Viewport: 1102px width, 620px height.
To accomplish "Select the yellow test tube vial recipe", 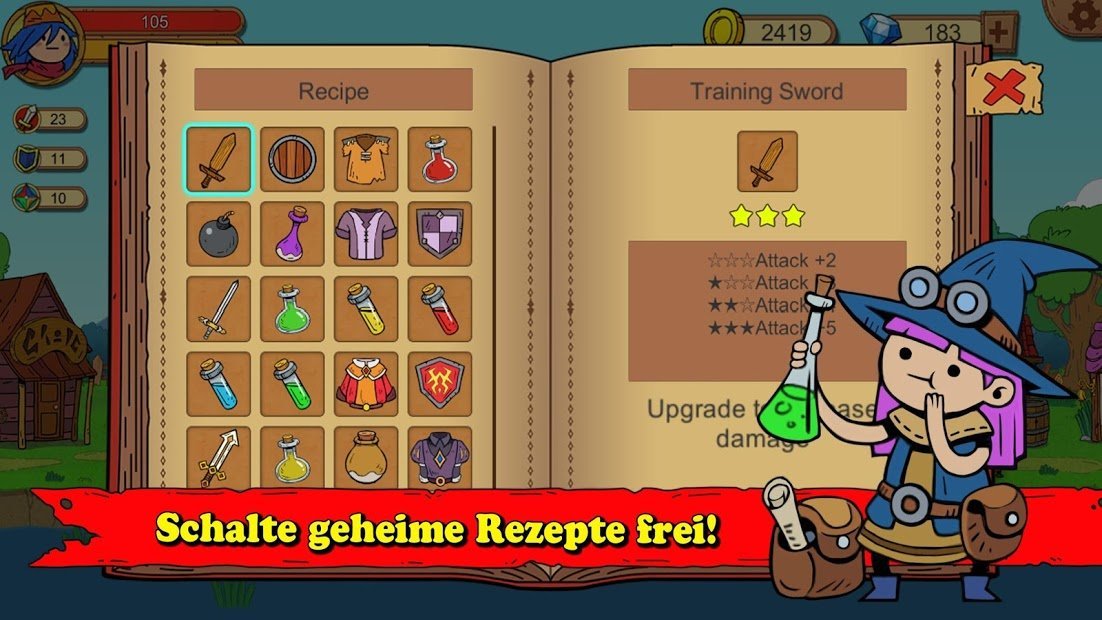I will click(366, 309).
